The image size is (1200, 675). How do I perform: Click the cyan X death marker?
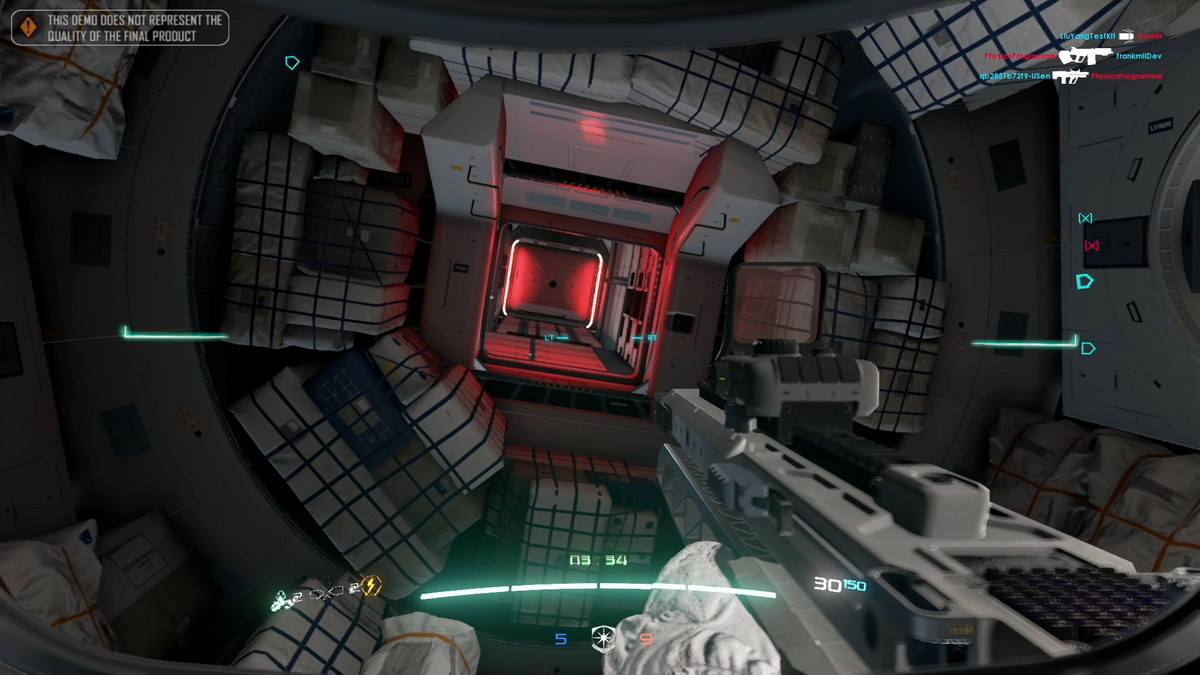click(1085, 218)
